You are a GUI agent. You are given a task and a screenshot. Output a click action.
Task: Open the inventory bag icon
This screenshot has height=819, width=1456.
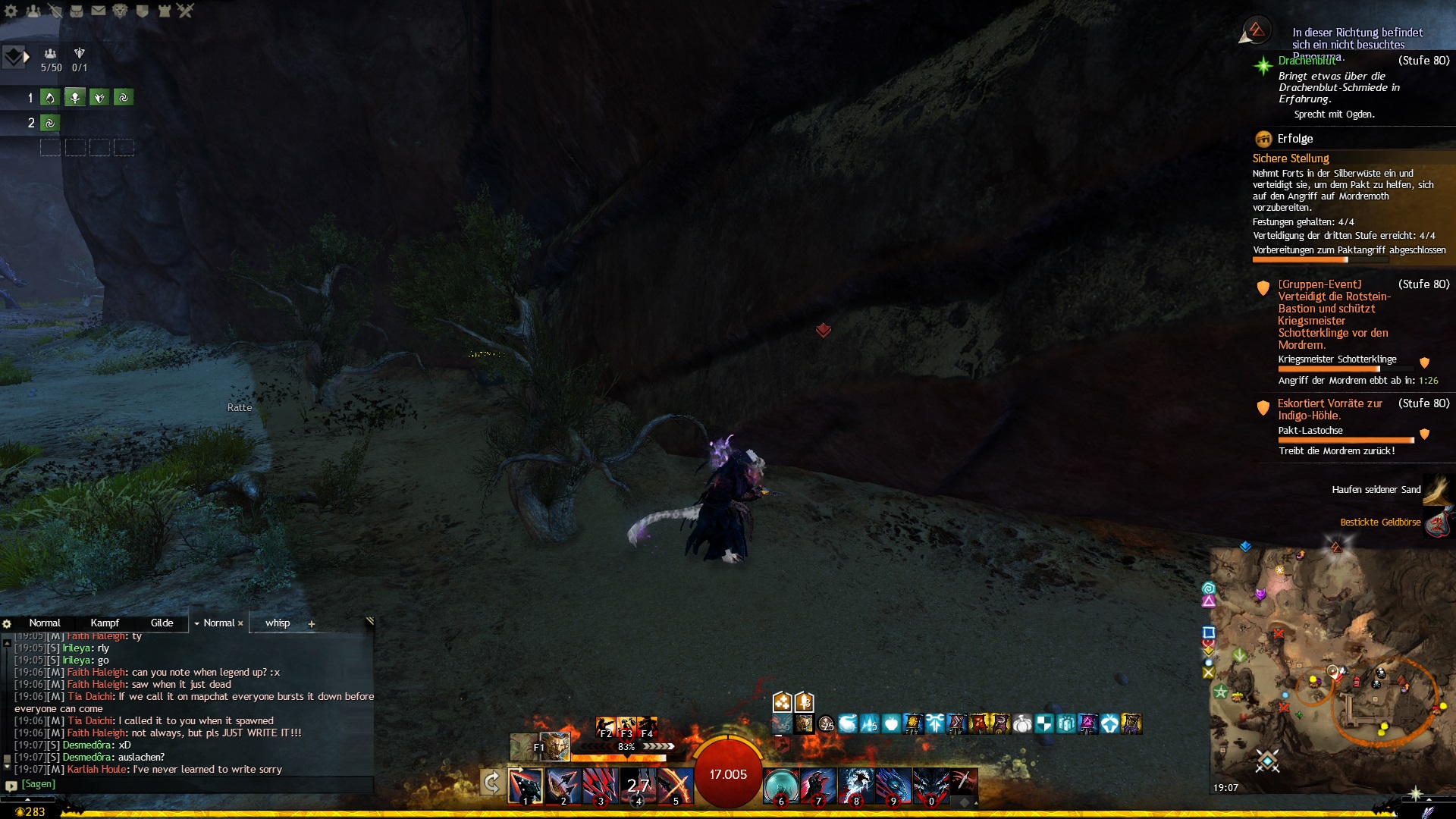coord(77,11)
